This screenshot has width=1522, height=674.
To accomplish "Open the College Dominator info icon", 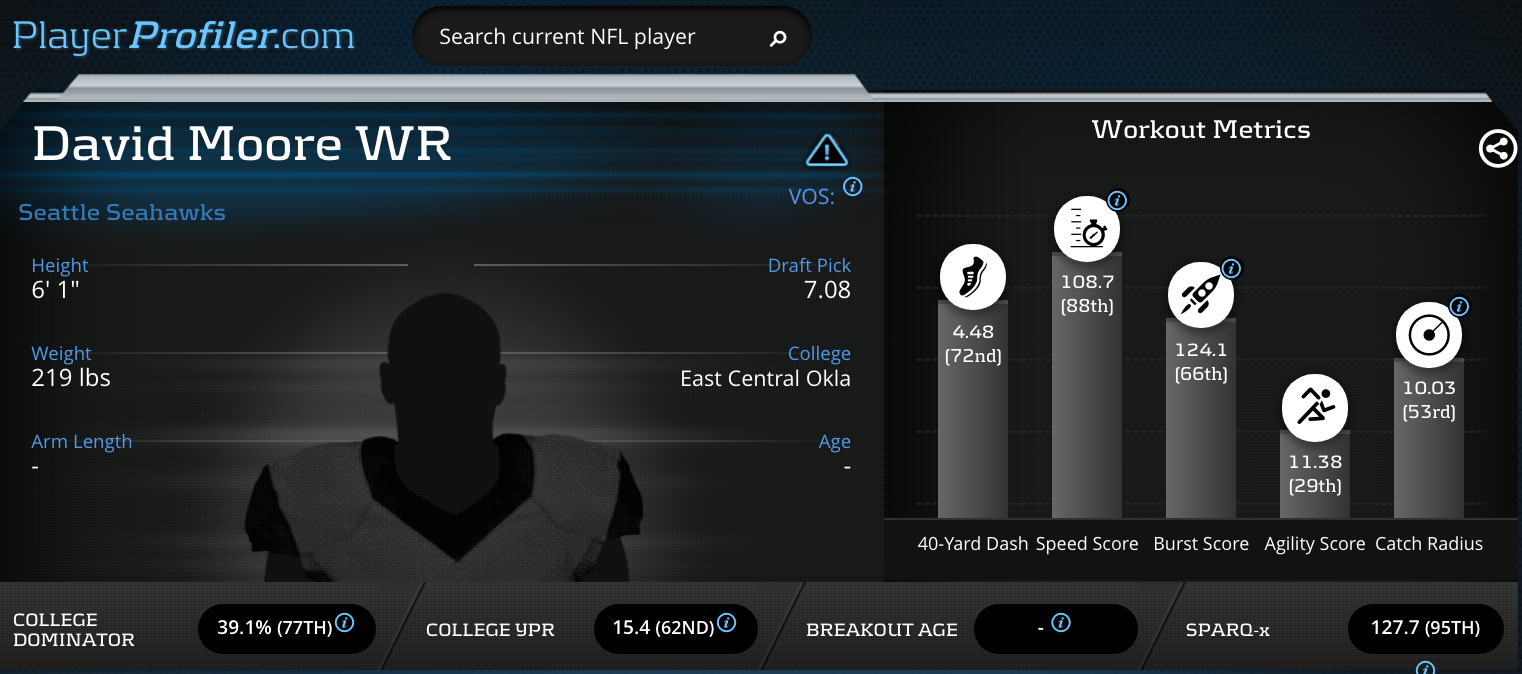I will (344, 622).
